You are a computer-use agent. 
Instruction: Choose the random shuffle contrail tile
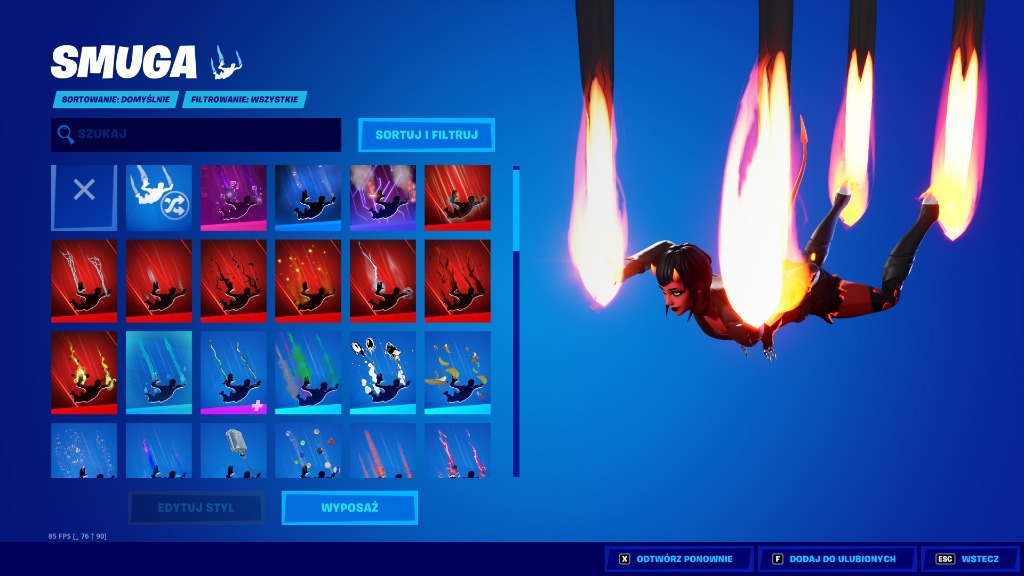(x=159, y=197)
